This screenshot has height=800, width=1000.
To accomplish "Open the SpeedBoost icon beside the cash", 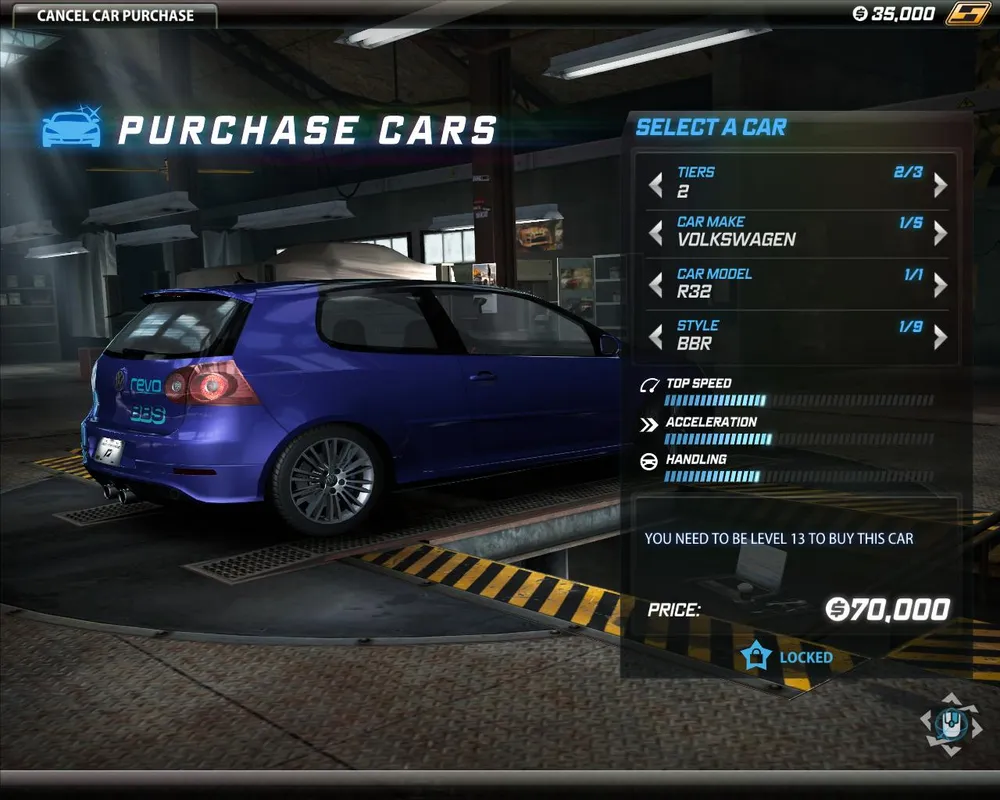I will [x=968, y=14].
